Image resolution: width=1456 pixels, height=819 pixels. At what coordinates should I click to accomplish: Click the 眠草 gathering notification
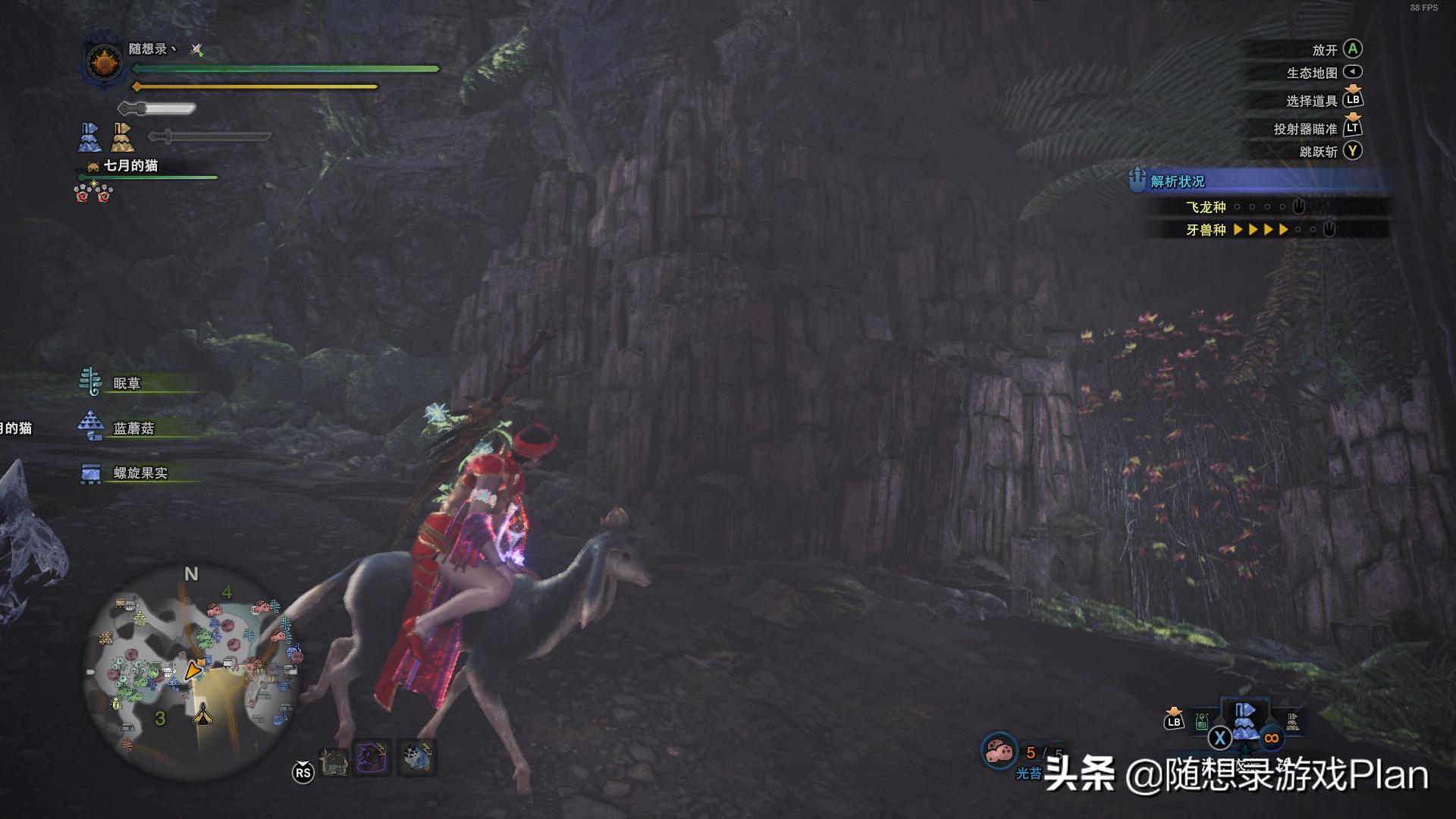click(x=127, y=383)
